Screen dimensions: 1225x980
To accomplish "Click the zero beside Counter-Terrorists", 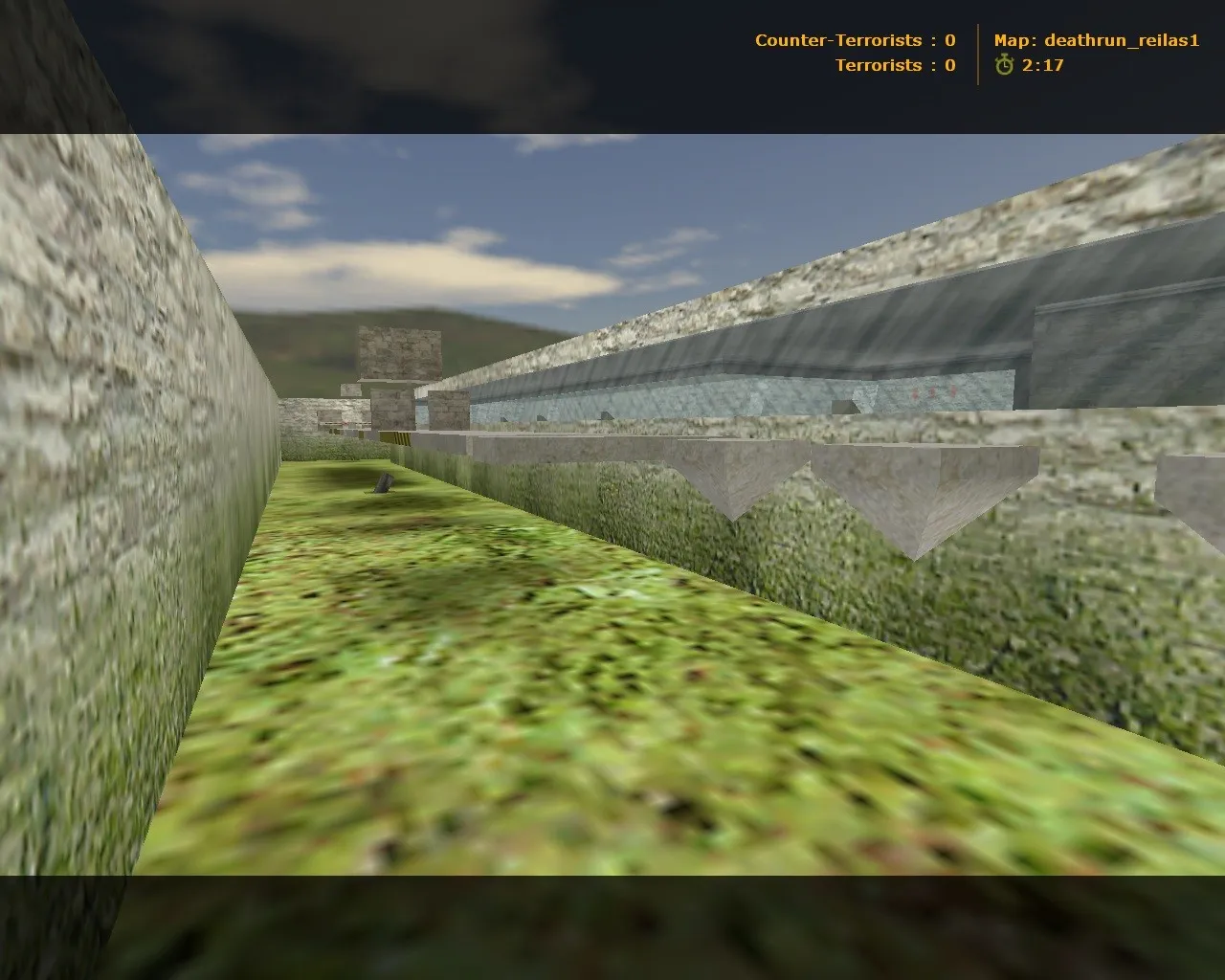I will click(x=949, y=40).
